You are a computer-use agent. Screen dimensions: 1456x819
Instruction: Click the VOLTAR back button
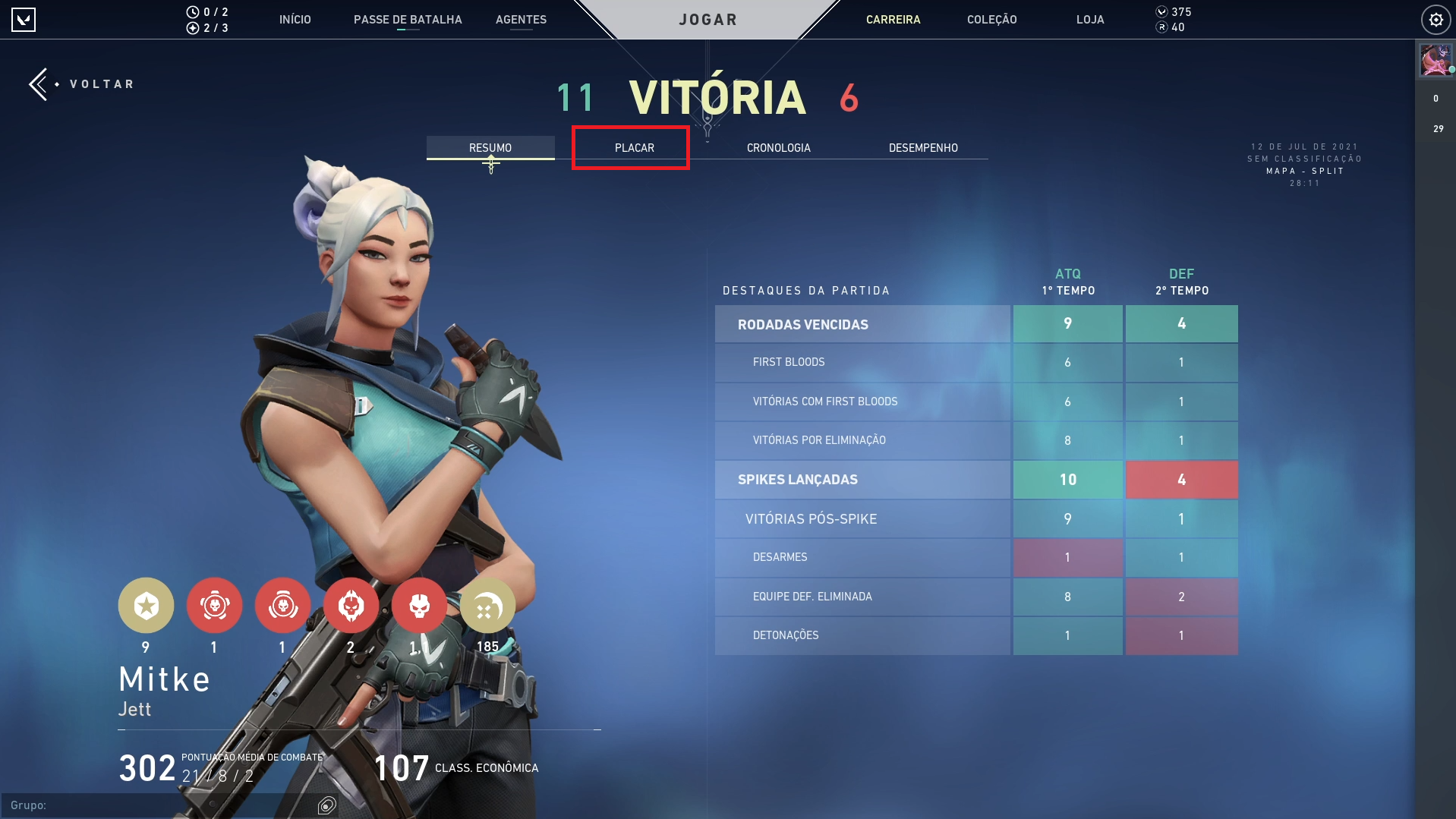(81, 83)
